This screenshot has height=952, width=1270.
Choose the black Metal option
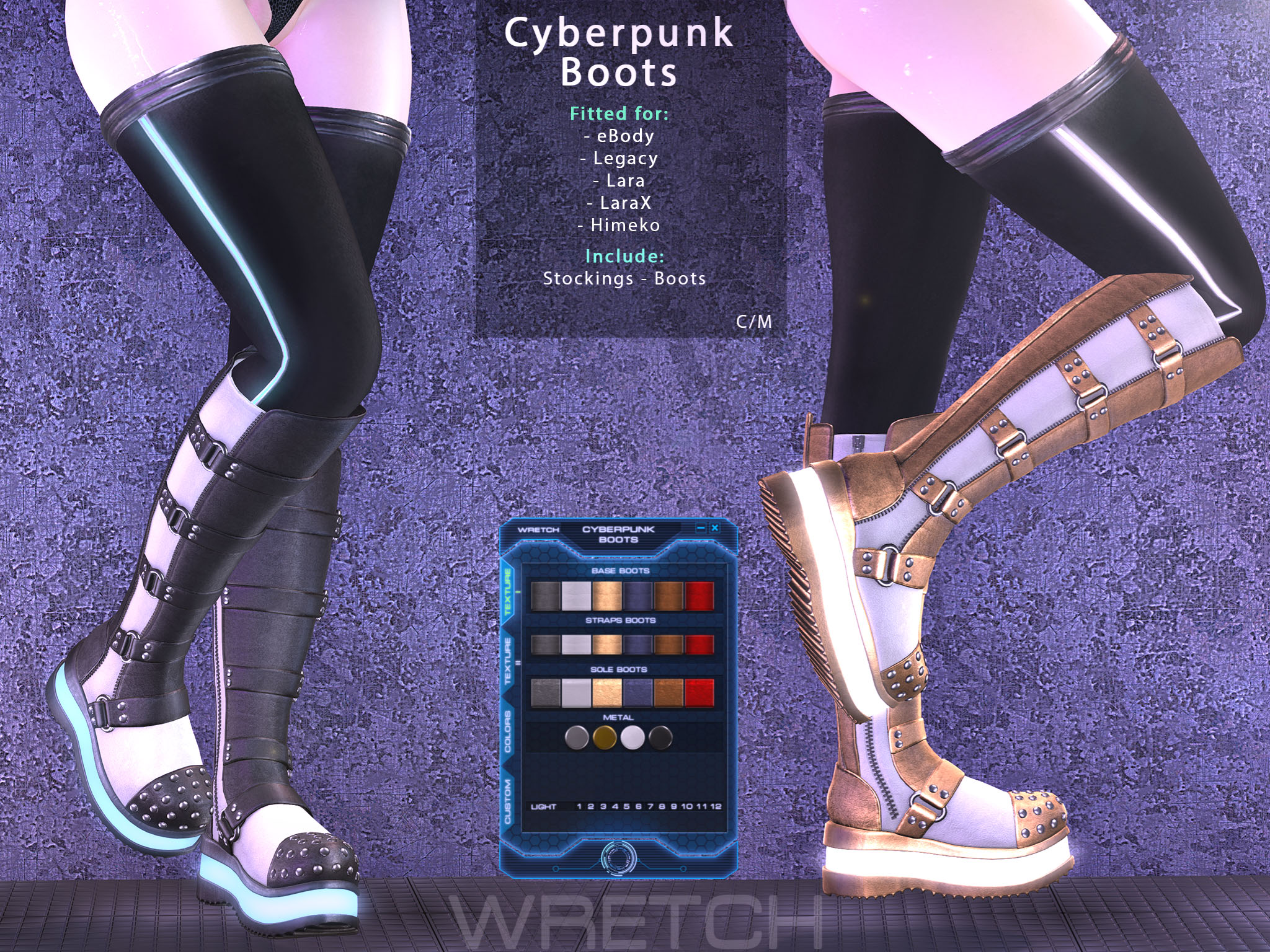[660, 738]
